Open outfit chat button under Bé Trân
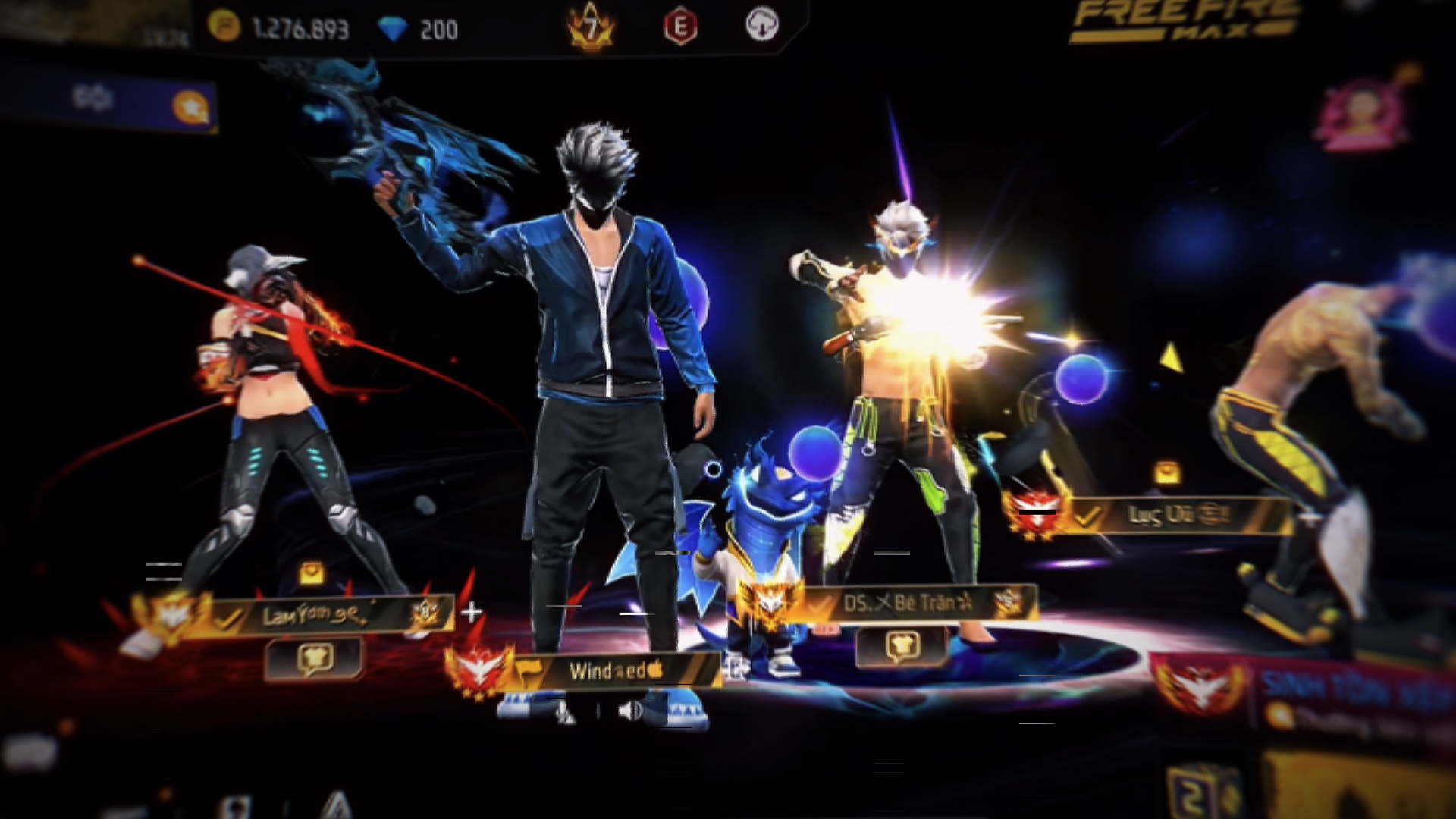This screenshot has width=1456, height=819. 901,646
